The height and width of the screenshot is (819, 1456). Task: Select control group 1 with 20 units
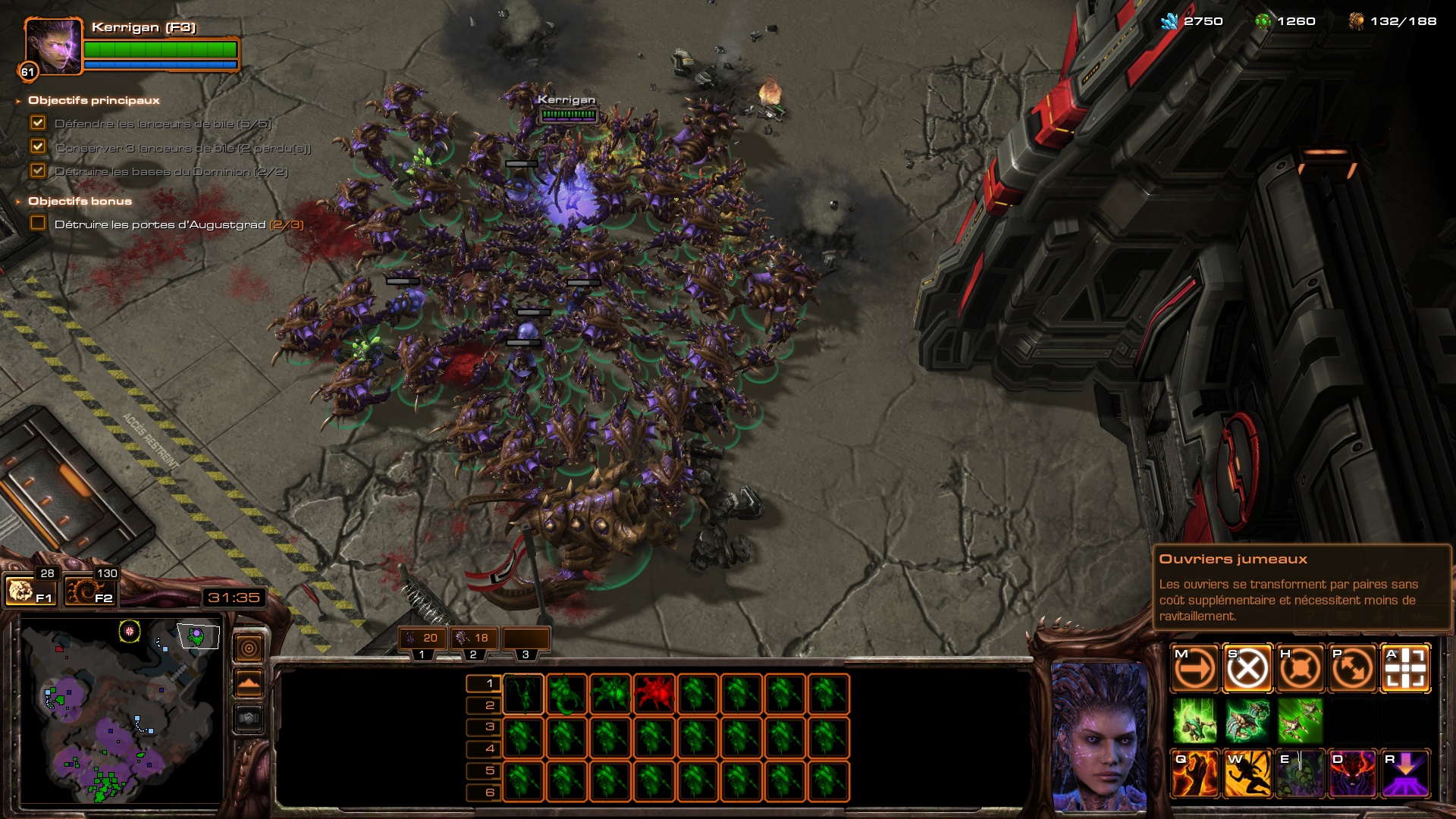coord(422,639)
